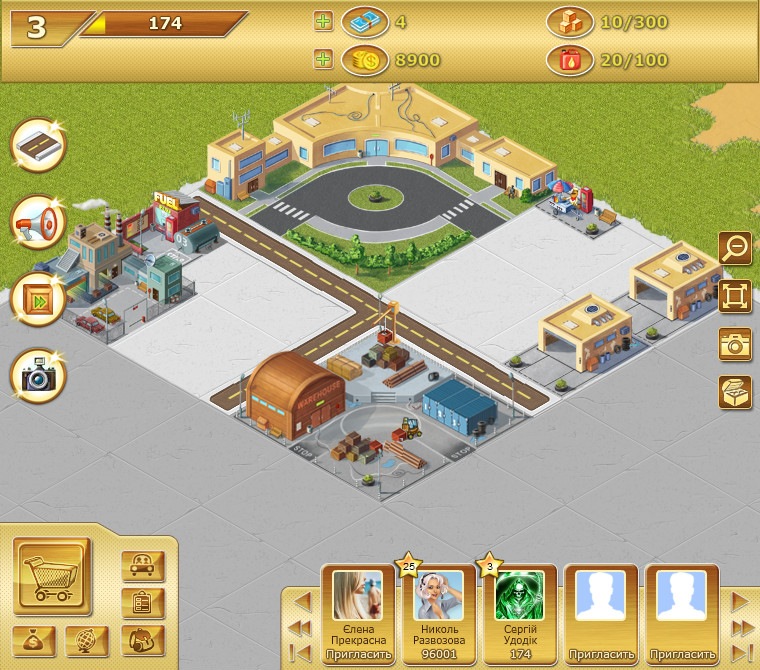The height and width of the screenshot is (670, 760).
Task: Take a screenshot with the square camera button
Action: pos(735,343)
